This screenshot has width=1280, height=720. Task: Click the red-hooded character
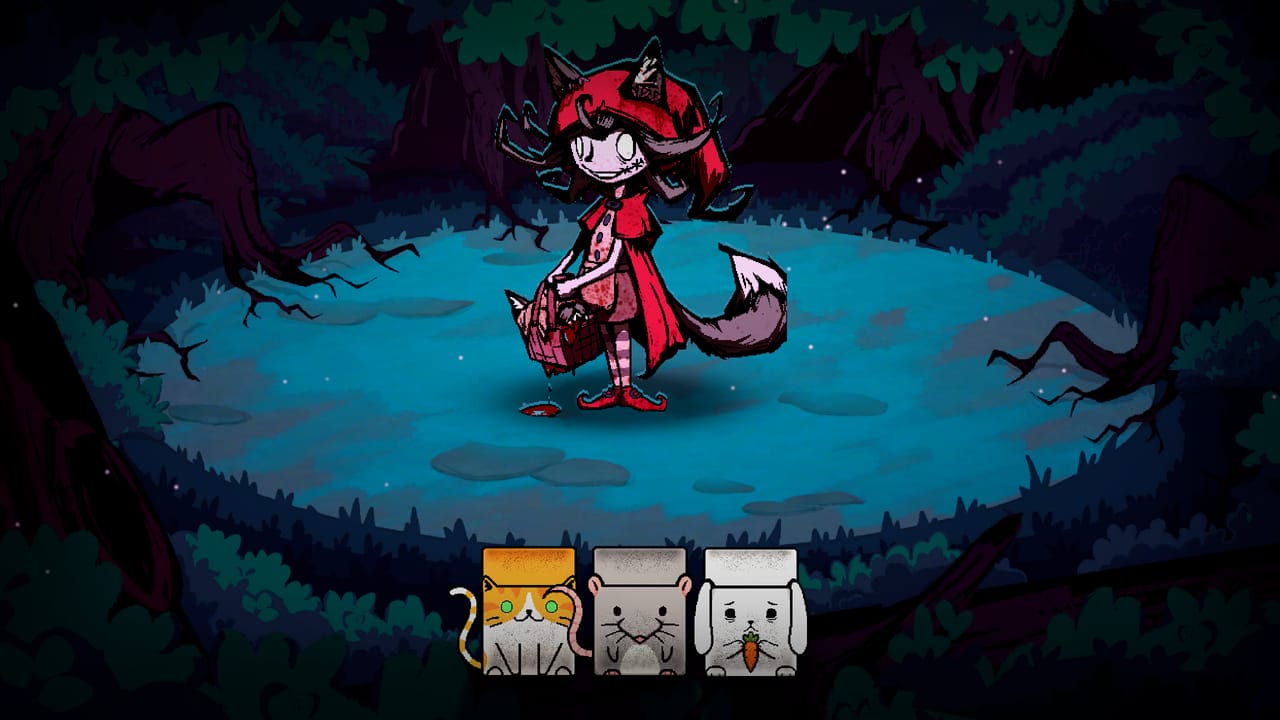615,230
